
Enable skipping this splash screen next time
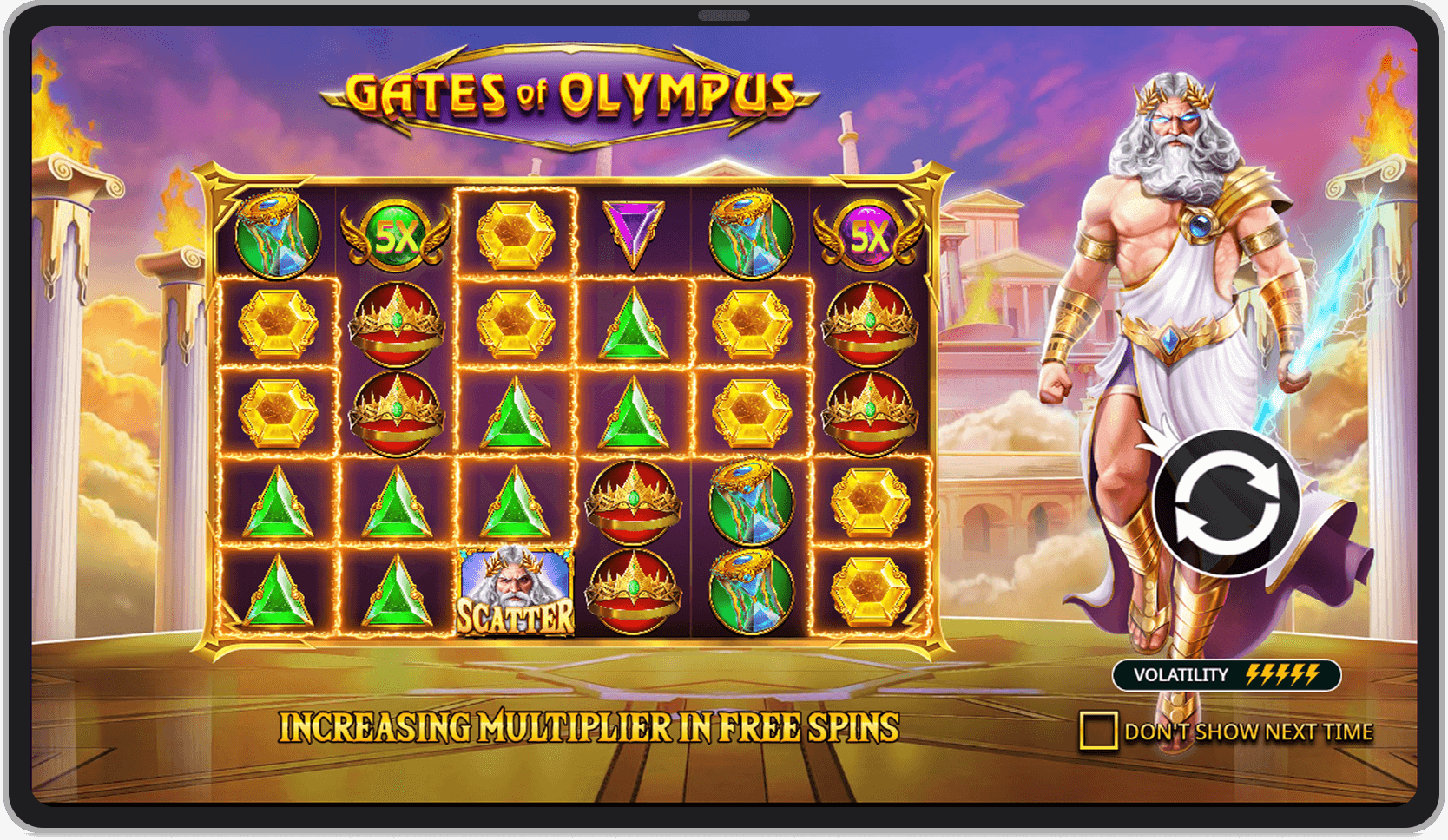1098,732
